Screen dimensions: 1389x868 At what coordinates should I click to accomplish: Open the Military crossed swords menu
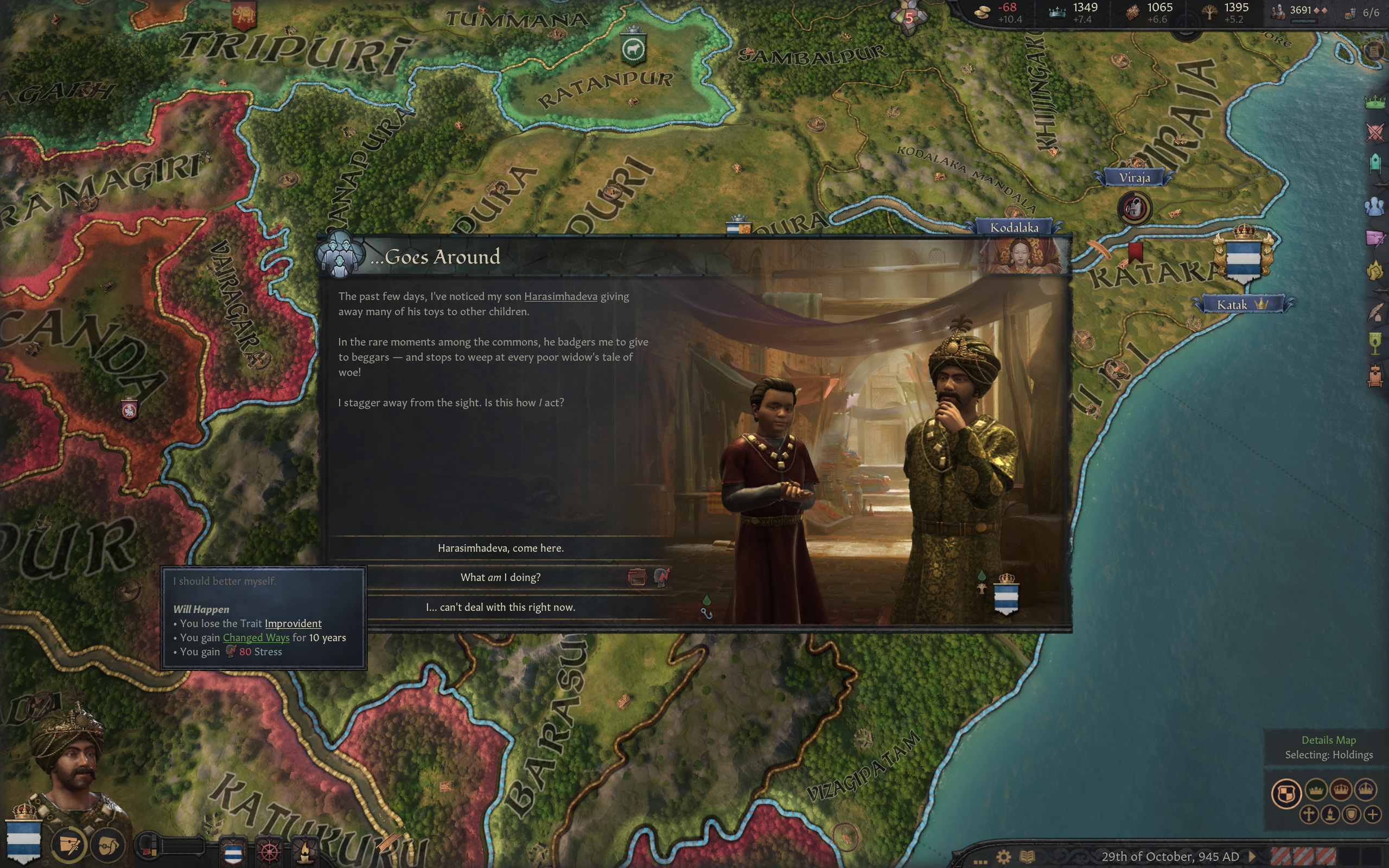coord(1375,132)
